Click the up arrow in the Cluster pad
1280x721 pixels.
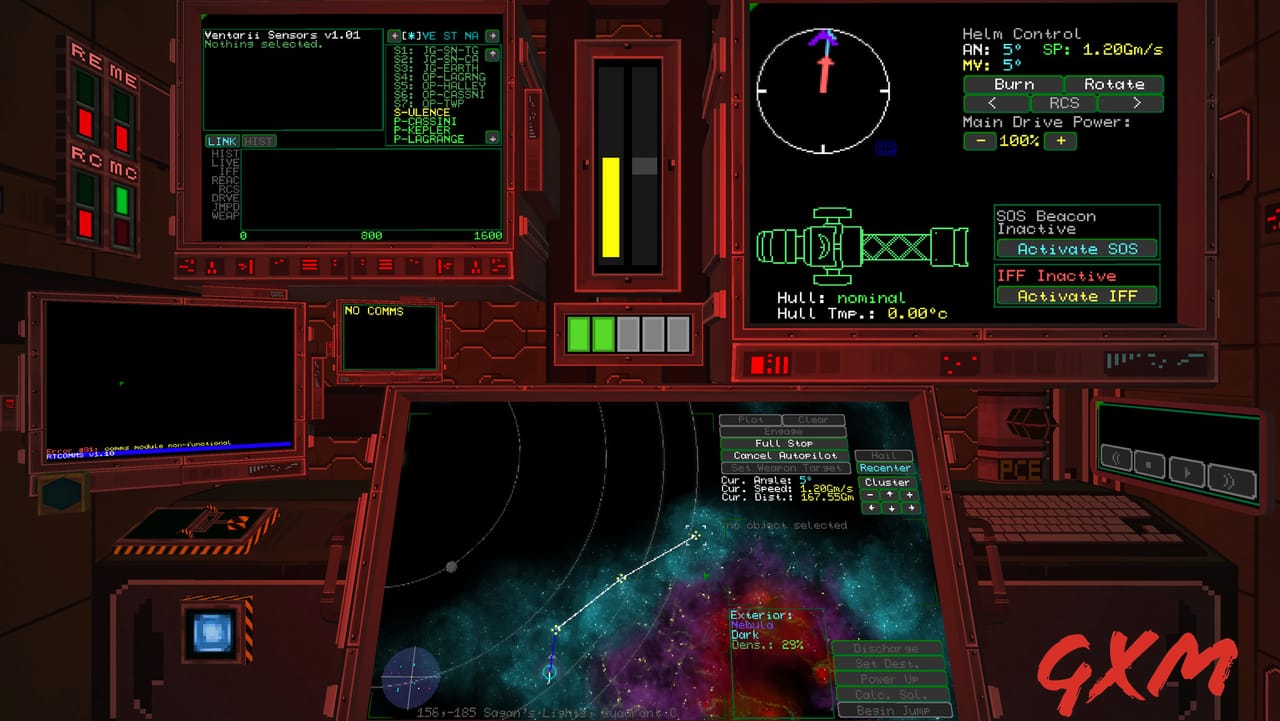click(x=890, y=495)
